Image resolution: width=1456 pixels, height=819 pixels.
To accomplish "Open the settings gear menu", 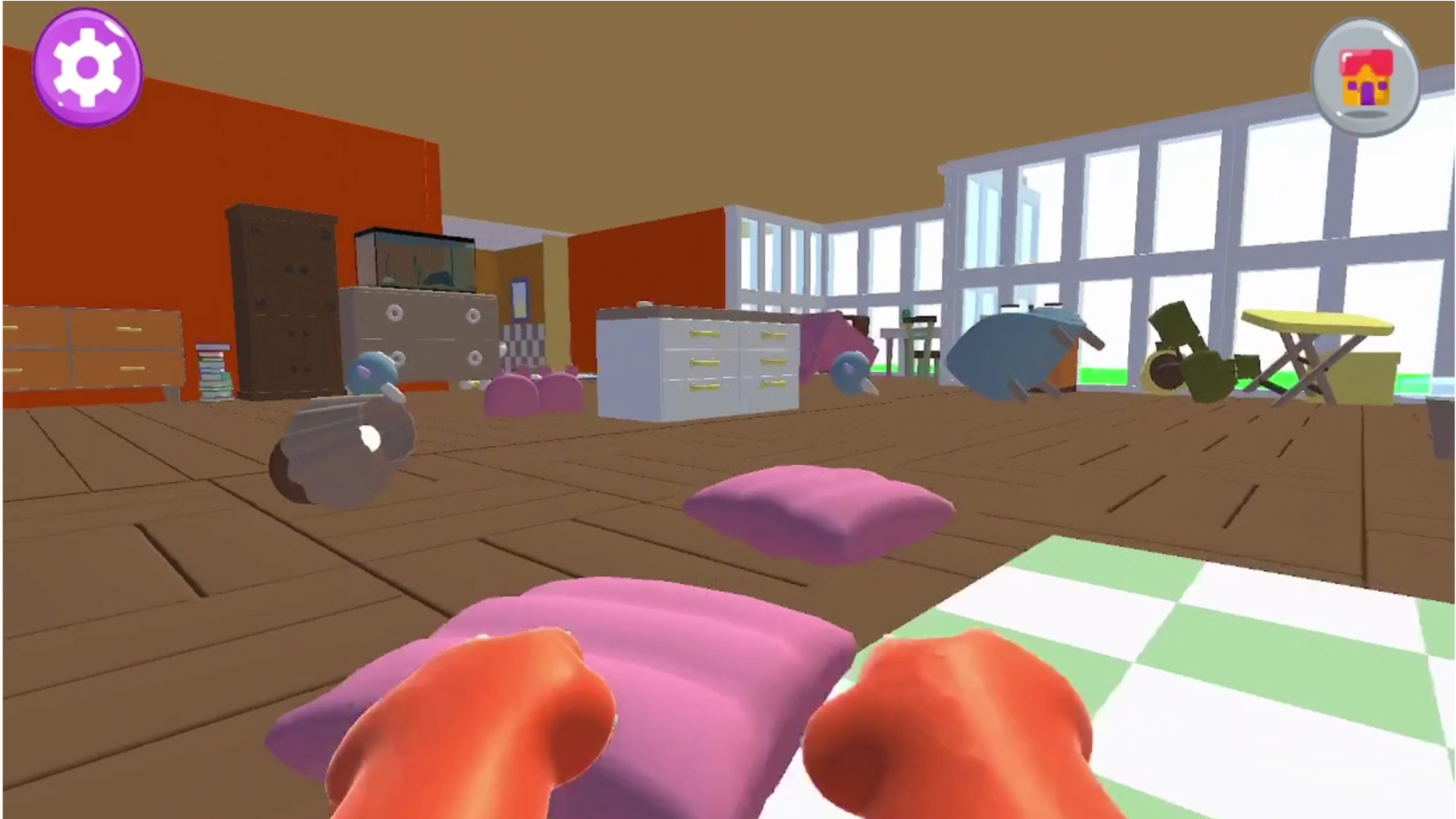I will coord(87,67).
